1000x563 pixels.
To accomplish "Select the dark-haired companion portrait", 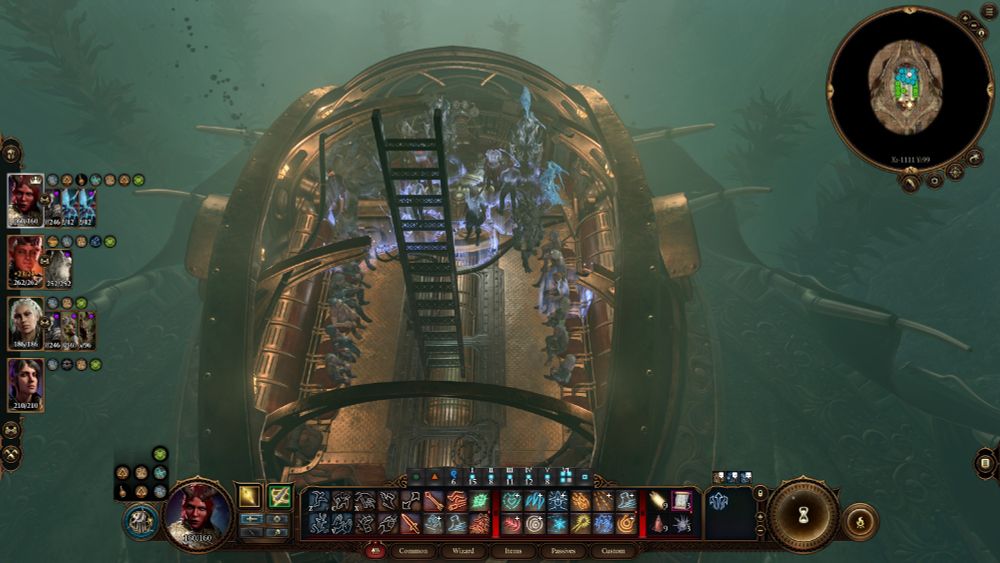I will 24,385.
